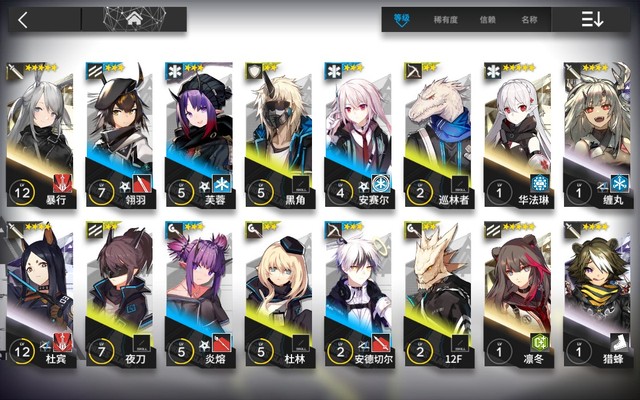Choose the 翎羽 operator card
This screenshot has height=400, width=640.
coord(120,130)
